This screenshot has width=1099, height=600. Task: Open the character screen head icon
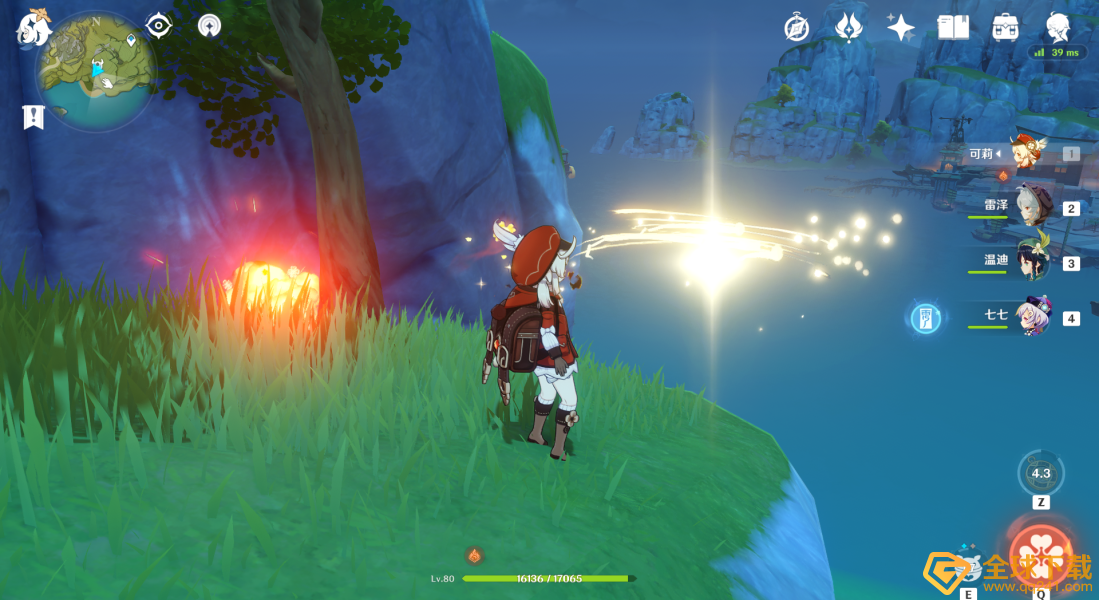point(1058,26)
